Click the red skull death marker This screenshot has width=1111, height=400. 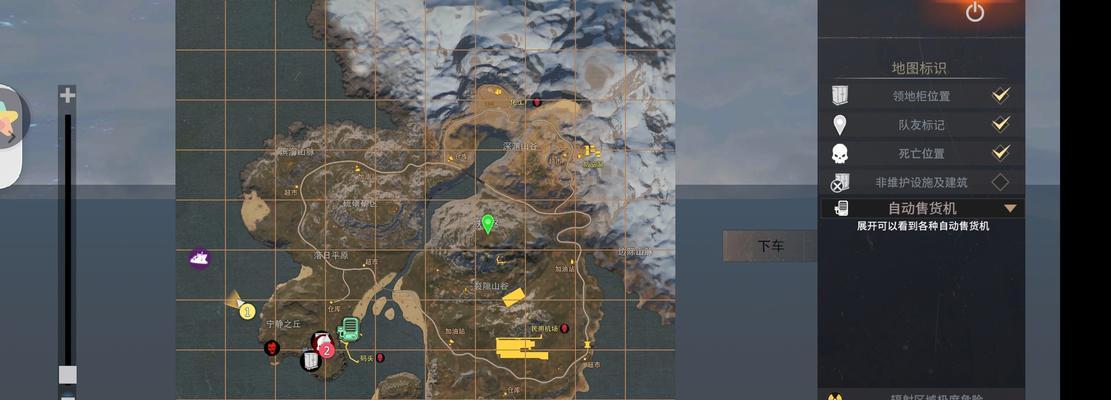point(272,348)
